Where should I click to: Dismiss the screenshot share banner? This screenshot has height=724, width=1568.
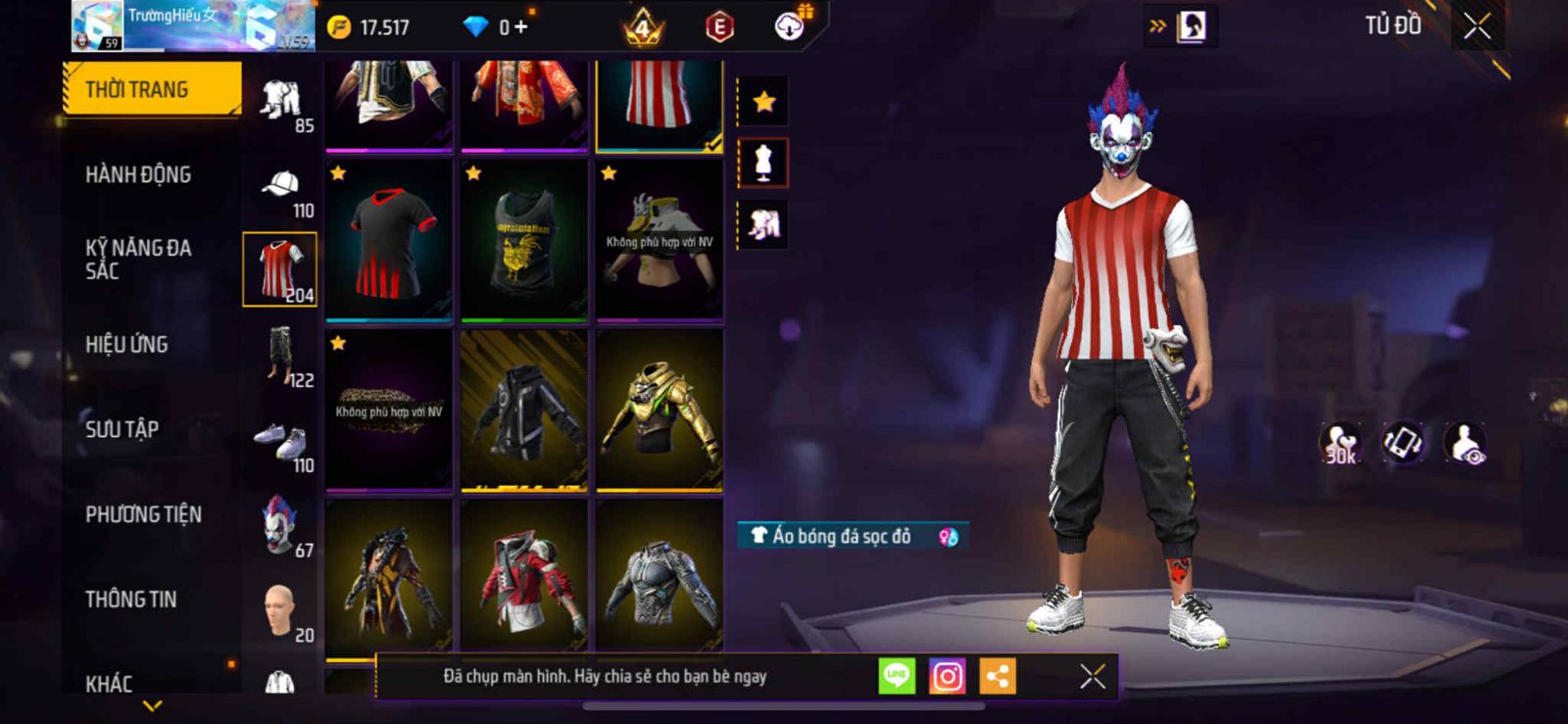point(1092,676)
